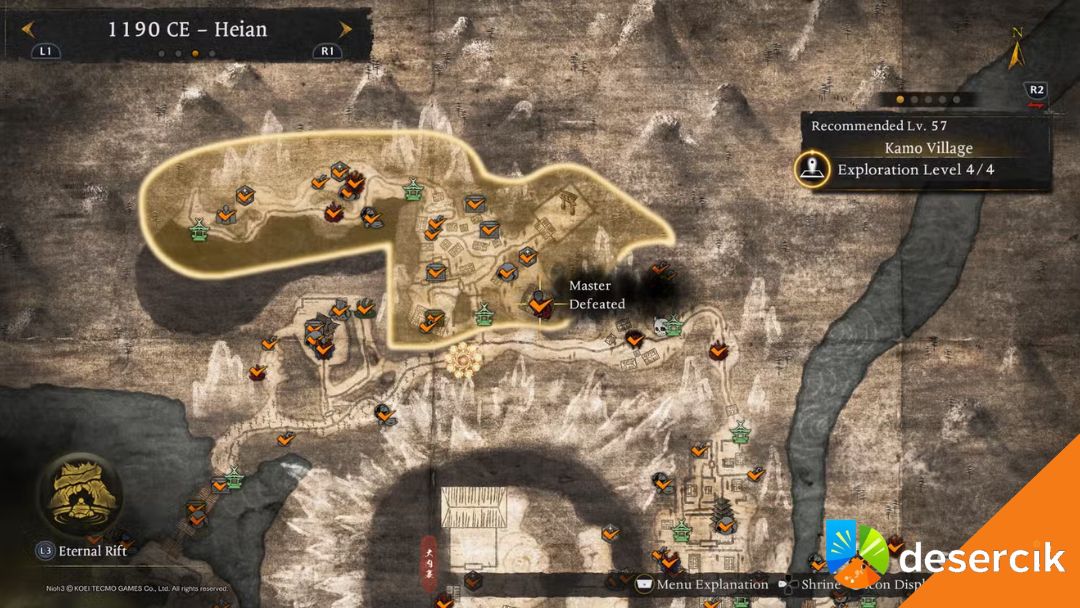Click the compass north indicator
1080x608 pixels.
tap(1018, 48)
